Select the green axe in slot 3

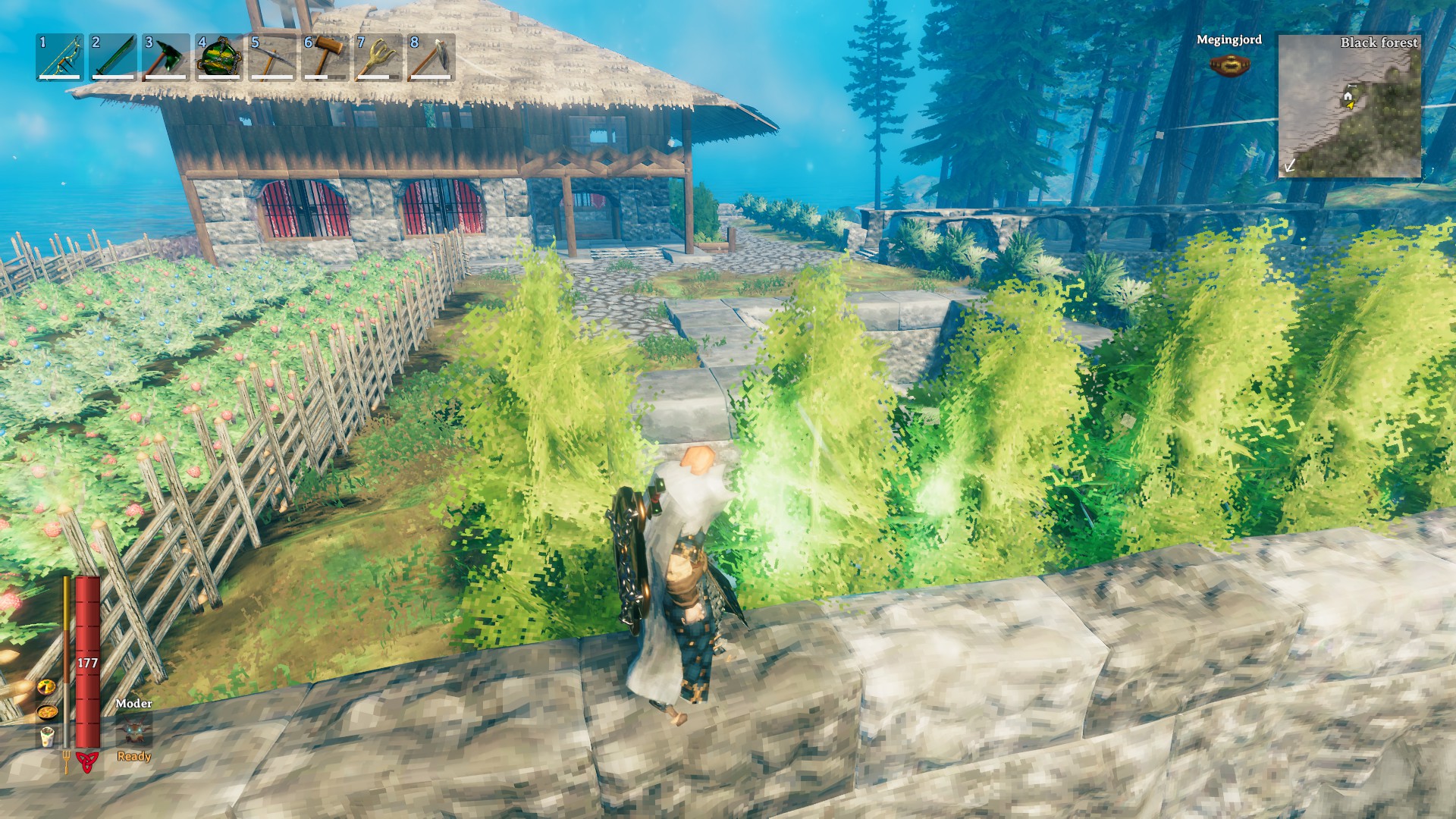point(163,57)
